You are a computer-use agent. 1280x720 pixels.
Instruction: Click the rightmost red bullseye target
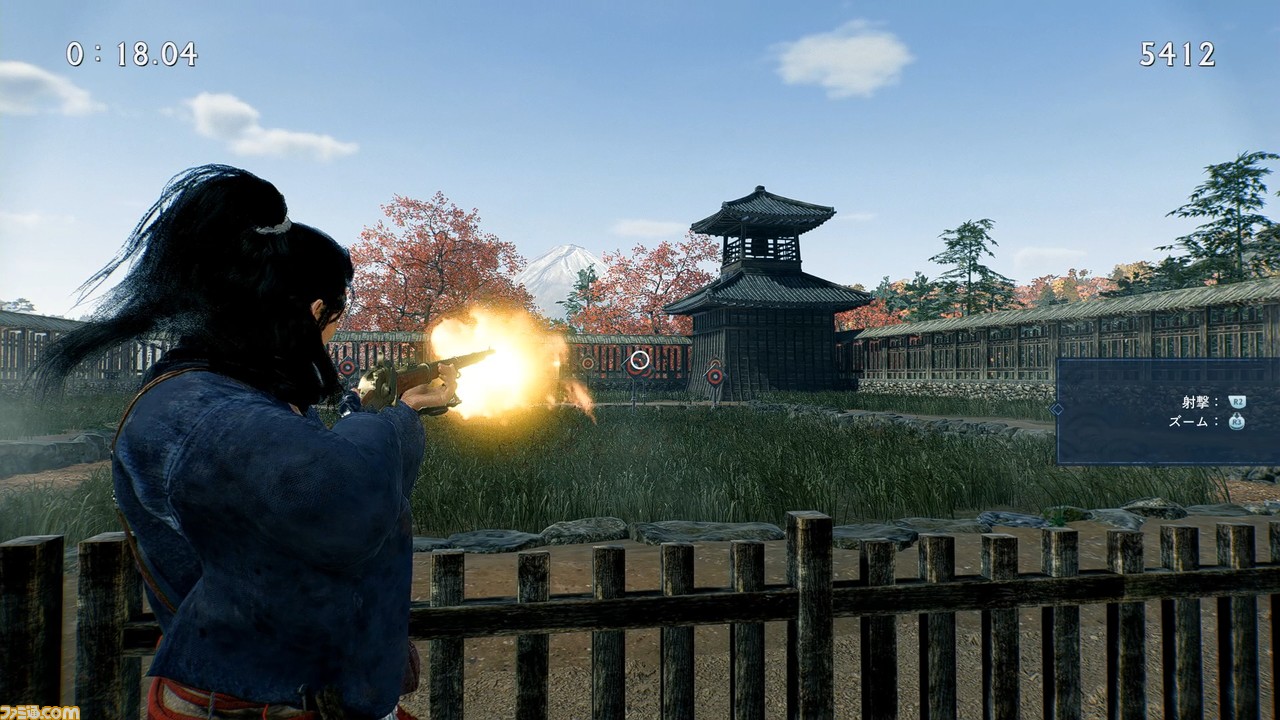coord(715,375)
